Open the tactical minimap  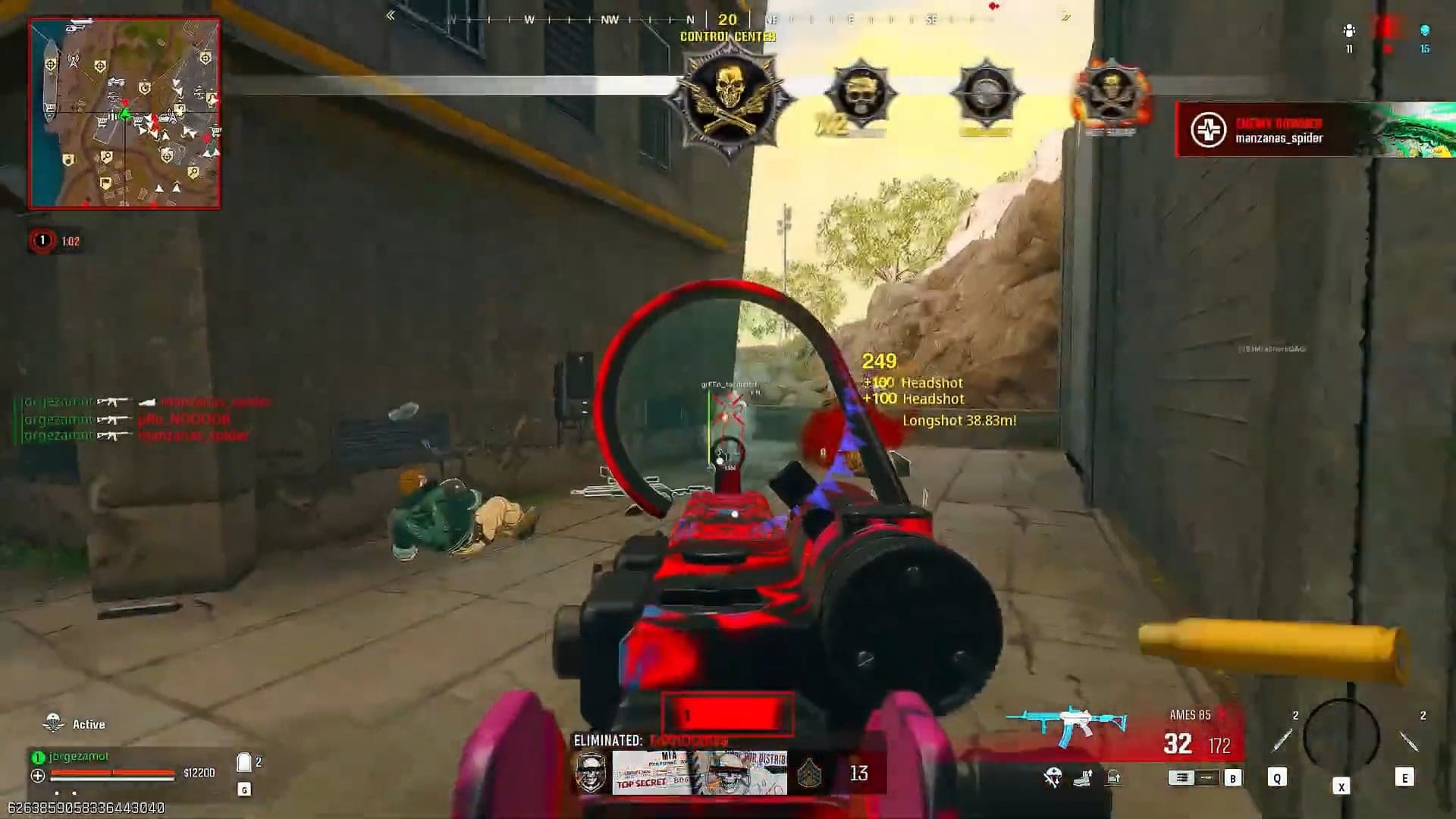pyautogui.click(x=124, y=114)
